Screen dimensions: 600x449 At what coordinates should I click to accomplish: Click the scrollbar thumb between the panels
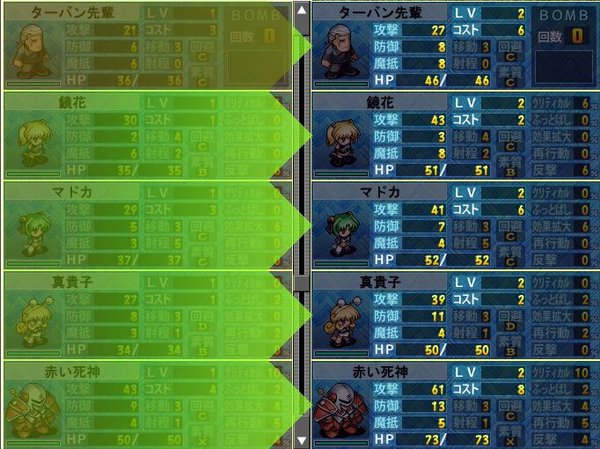(x=301, y=282)
